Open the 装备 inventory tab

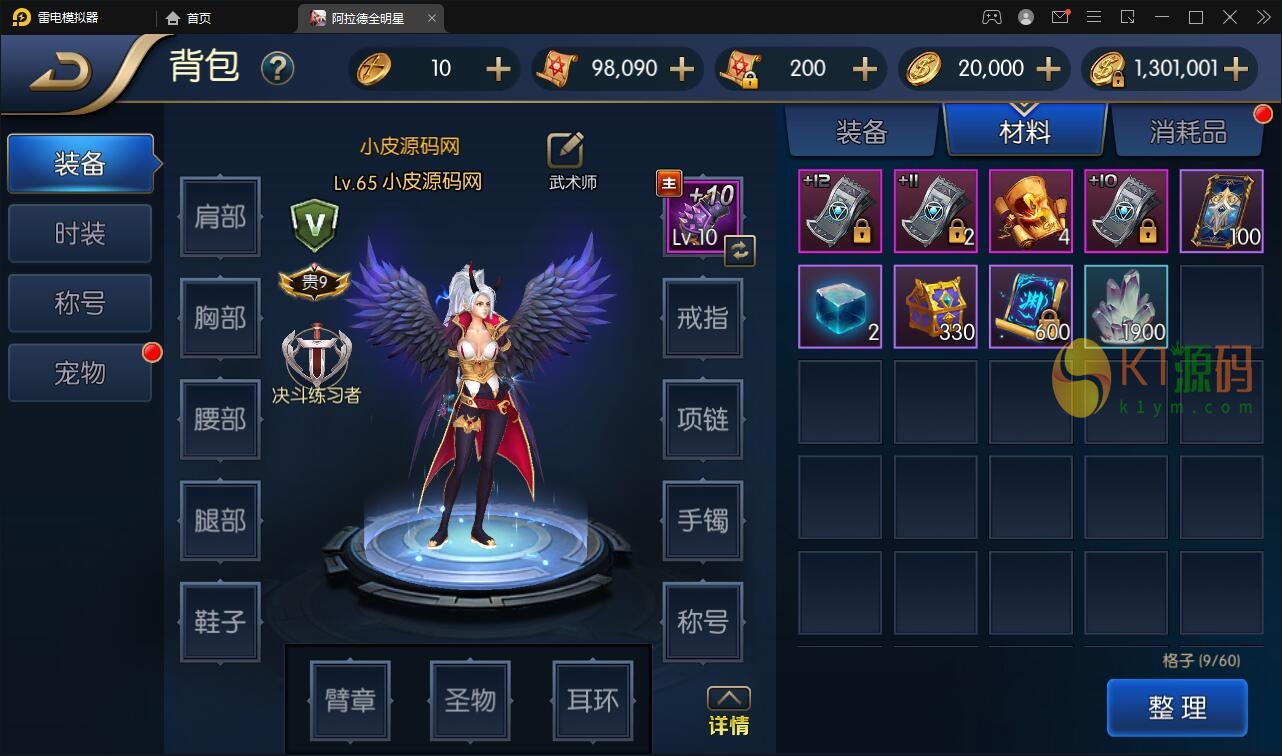[x=861, y=131]
